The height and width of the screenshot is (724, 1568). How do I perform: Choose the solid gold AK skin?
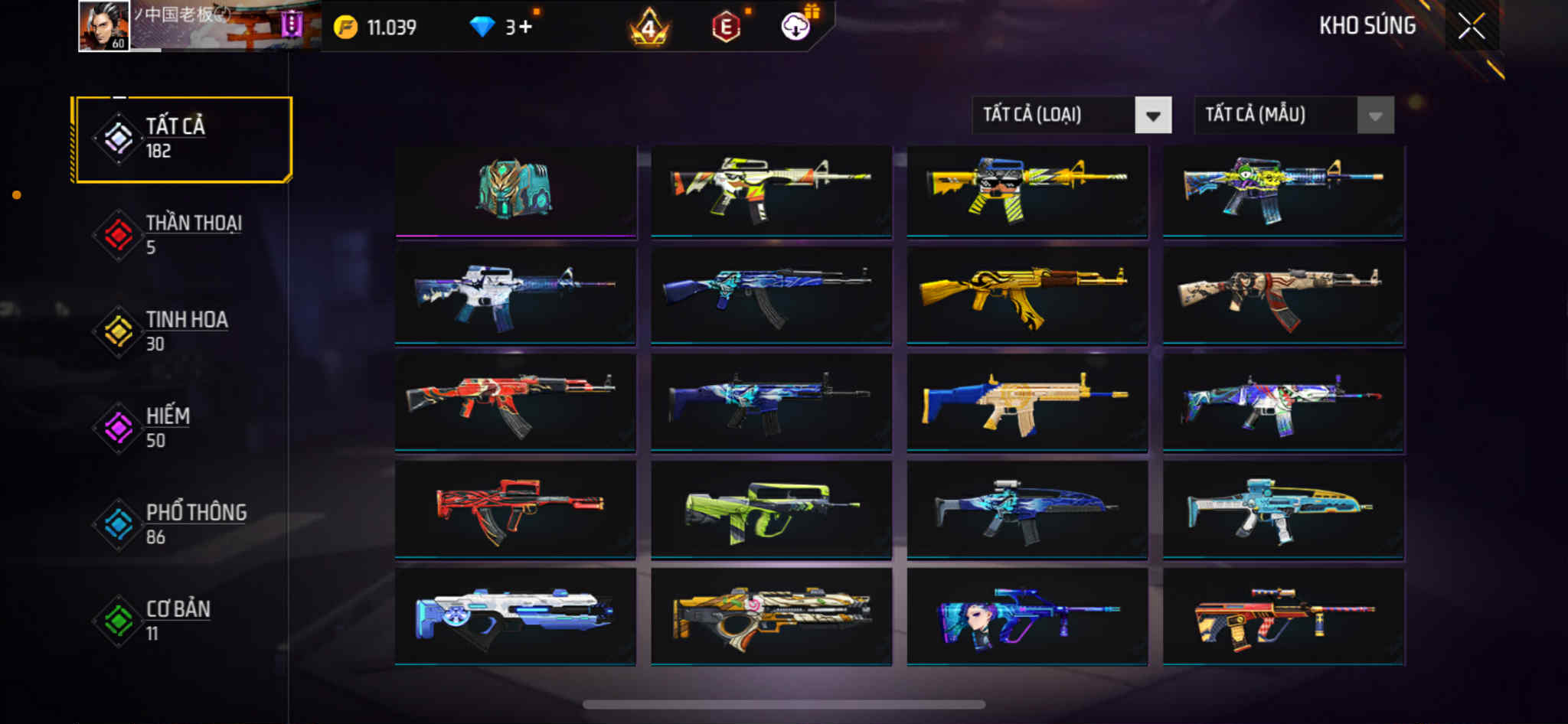click(x=1027, y=295)
